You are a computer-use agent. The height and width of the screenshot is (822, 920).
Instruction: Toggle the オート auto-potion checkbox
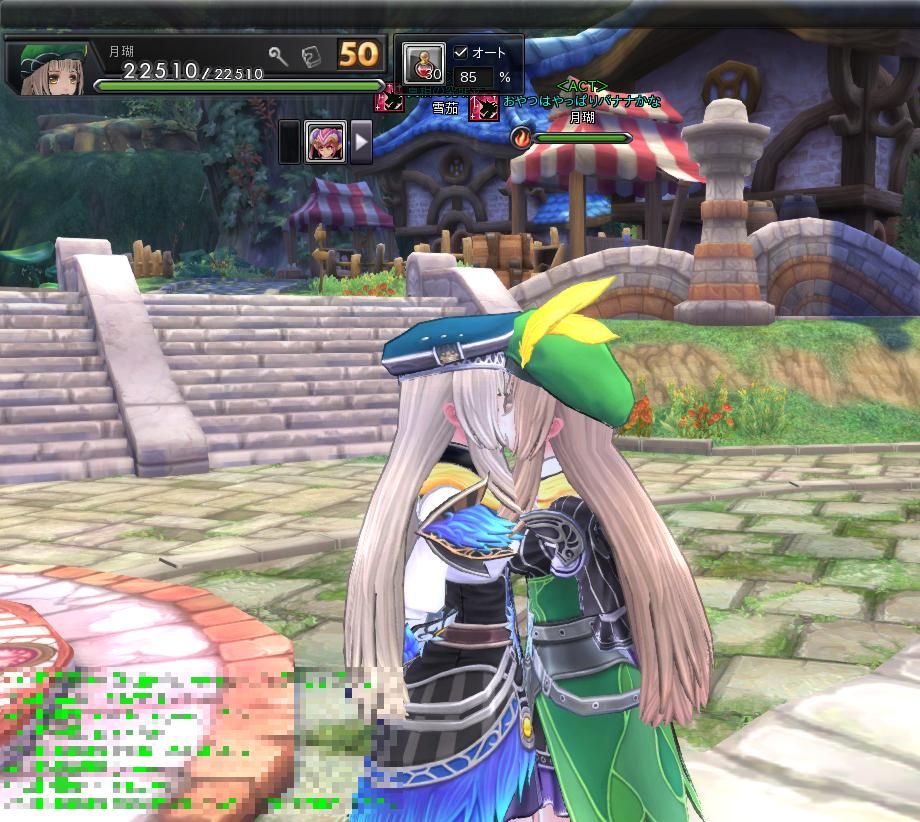click(x=461, y=52)
